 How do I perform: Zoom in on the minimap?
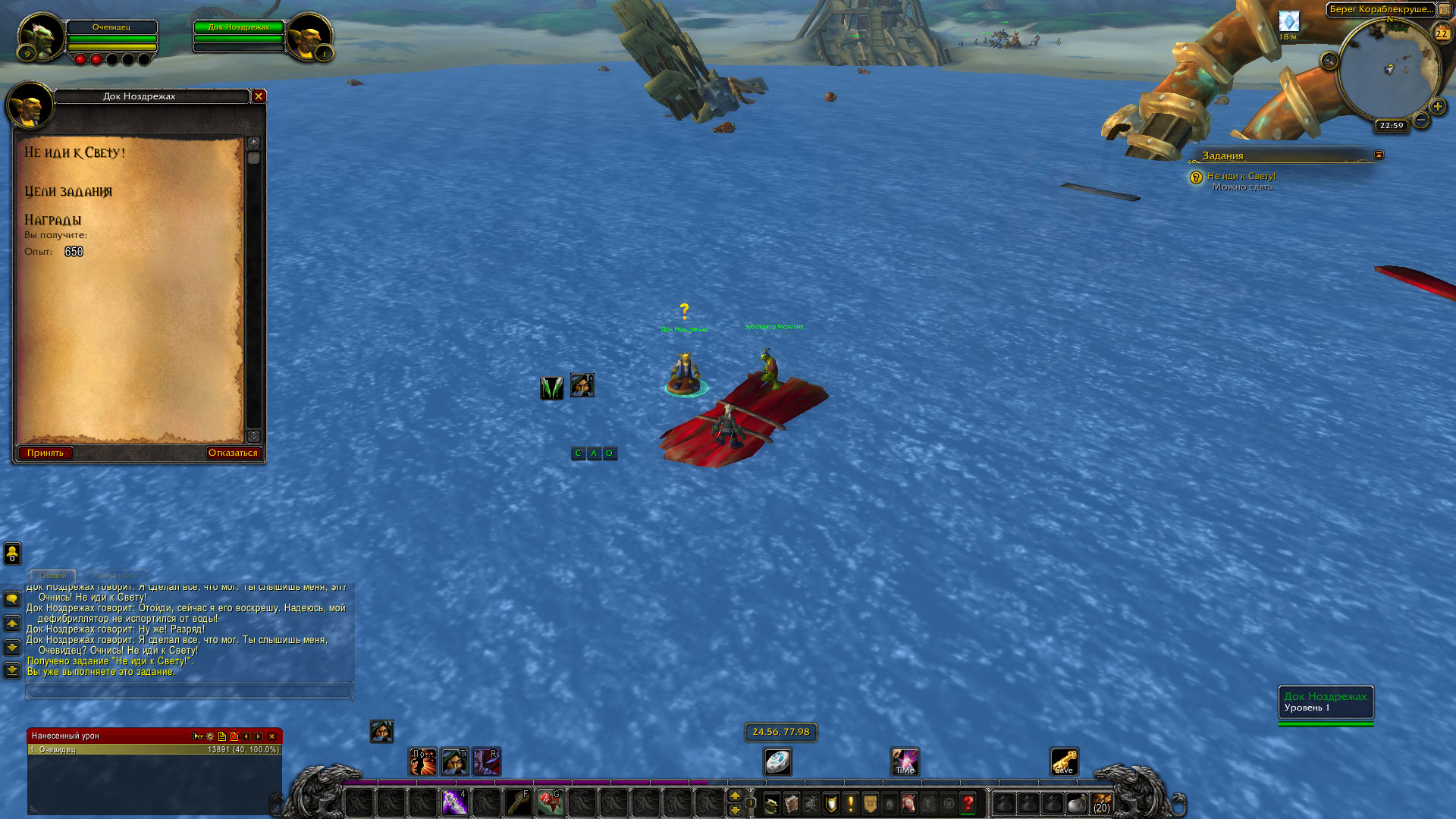coord(1437,107)
